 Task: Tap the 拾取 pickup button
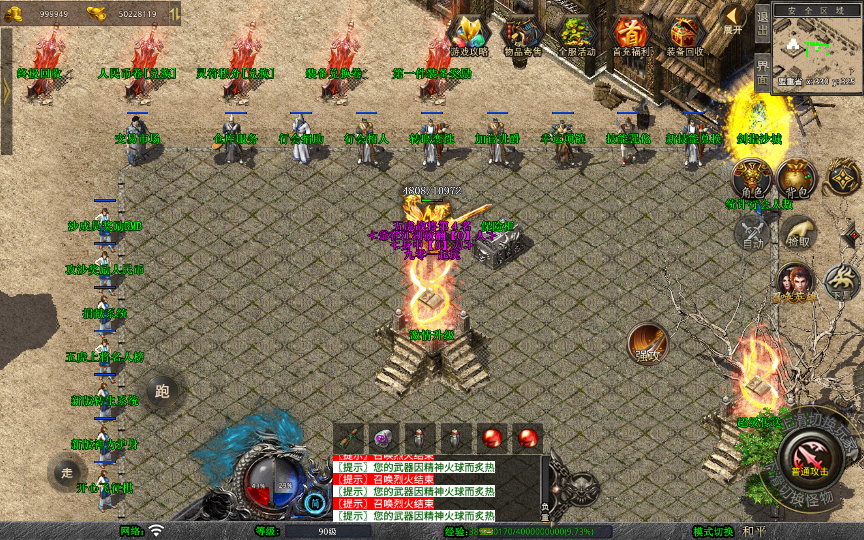[x=797, y=233]
